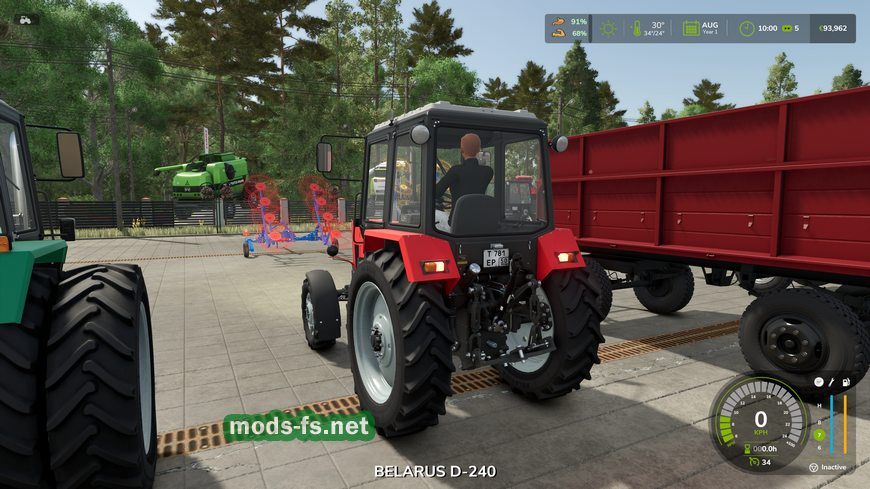Click the wrench damage icon
The image size is (870, 489).
point(832,382)
